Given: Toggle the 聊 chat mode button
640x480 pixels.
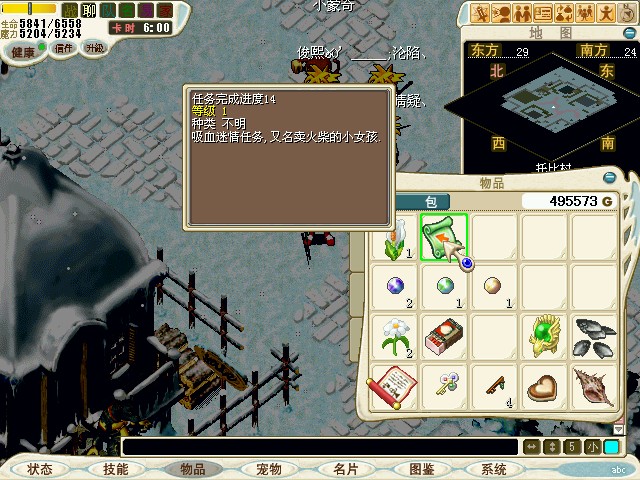Looking at the screenshot, I should tap(87, 10).
